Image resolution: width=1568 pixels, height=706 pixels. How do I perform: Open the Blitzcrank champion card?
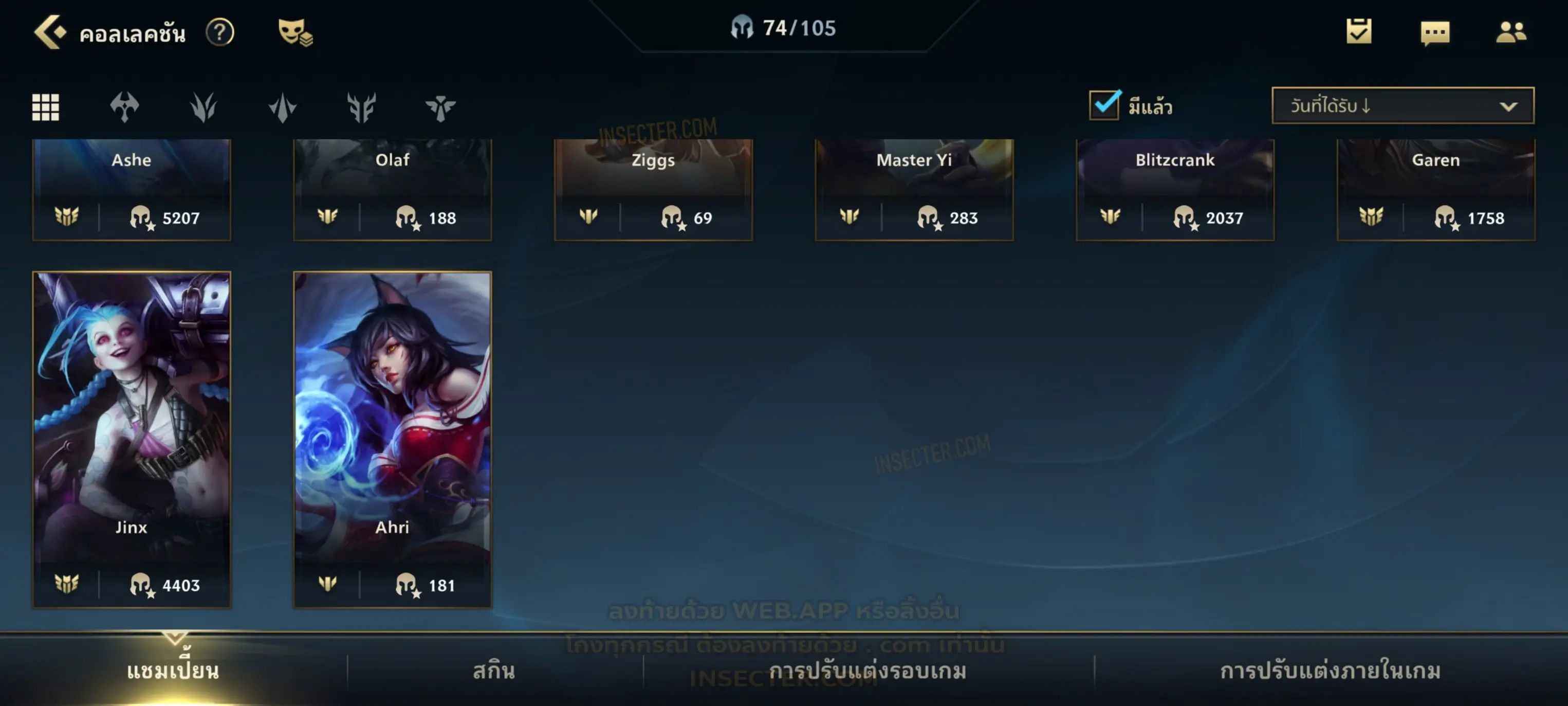pos(1175,189)
